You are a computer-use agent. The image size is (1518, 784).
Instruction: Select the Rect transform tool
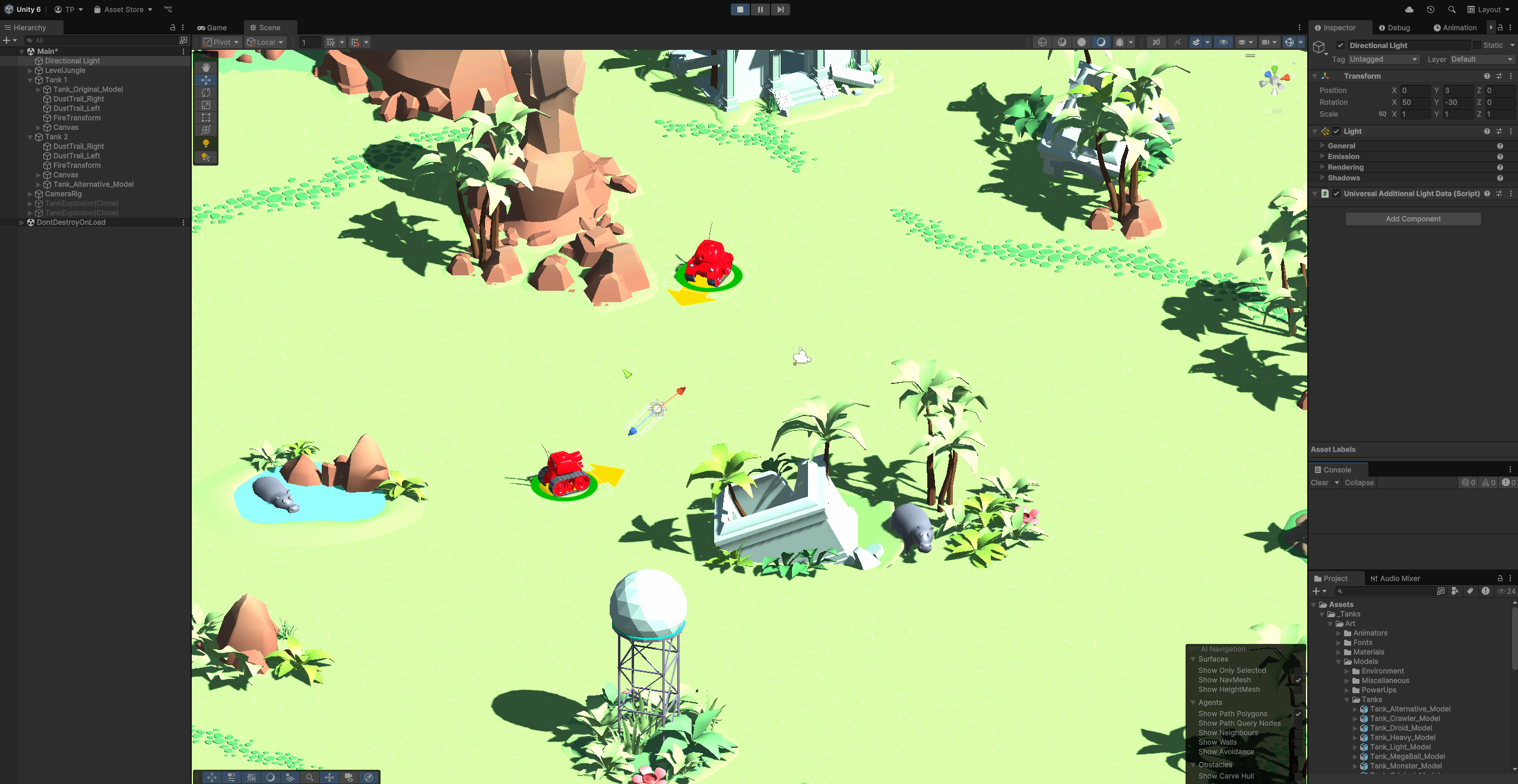point(205,117)
